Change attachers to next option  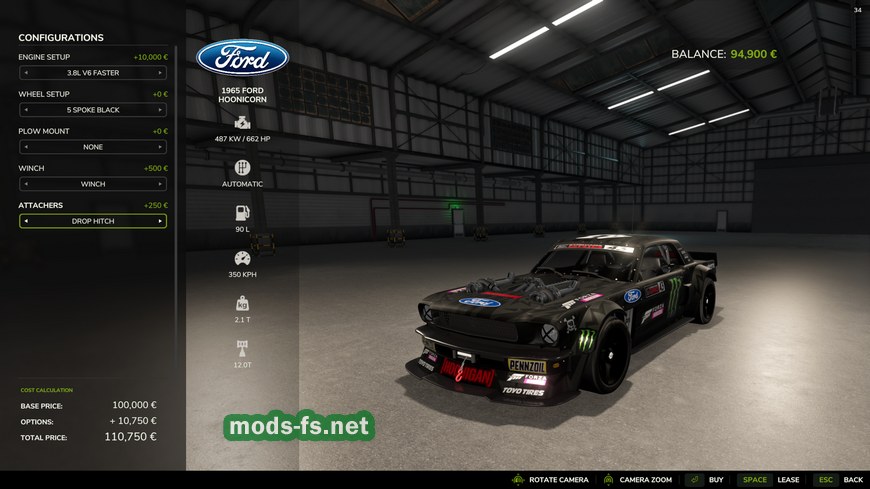click(x=160, y=221)
